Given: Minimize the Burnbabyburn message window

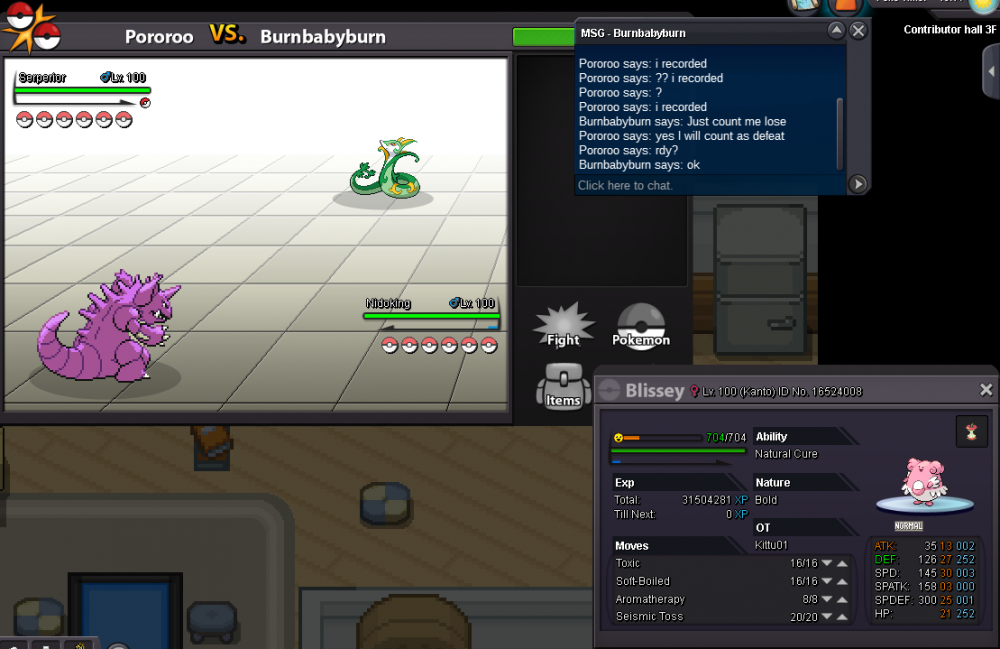Looking at the screenshot, I should 836,31.
